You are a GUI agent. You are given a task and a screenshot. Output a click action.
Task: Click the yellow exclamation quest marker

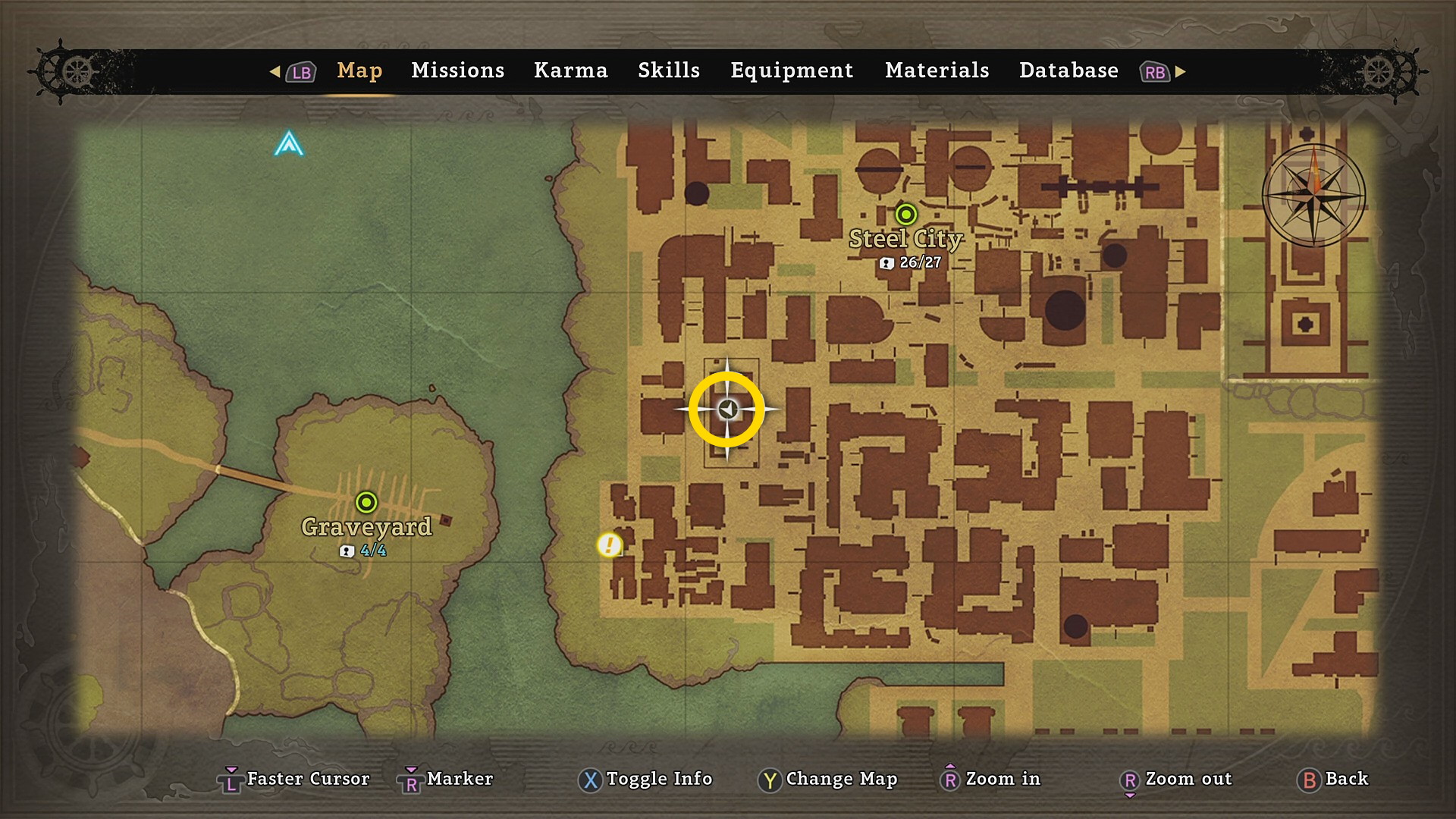[609, 544]
